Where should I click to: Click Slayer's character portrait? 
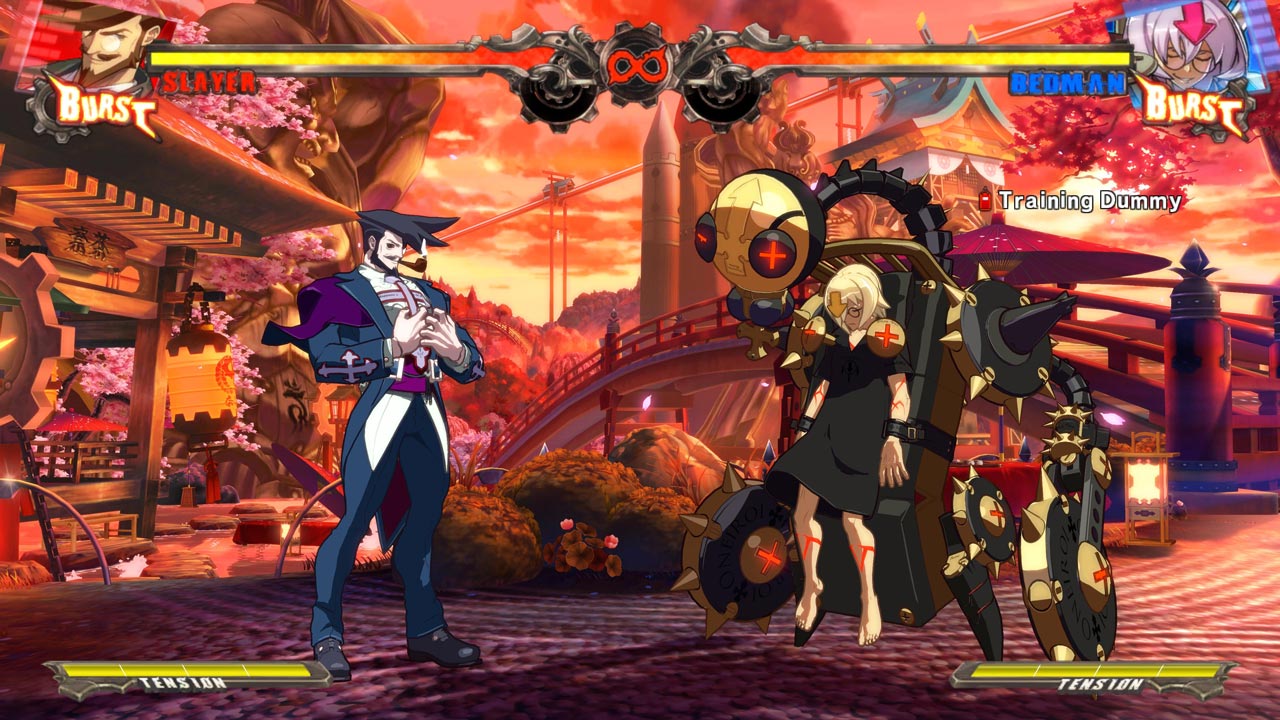tap(112, 42)
